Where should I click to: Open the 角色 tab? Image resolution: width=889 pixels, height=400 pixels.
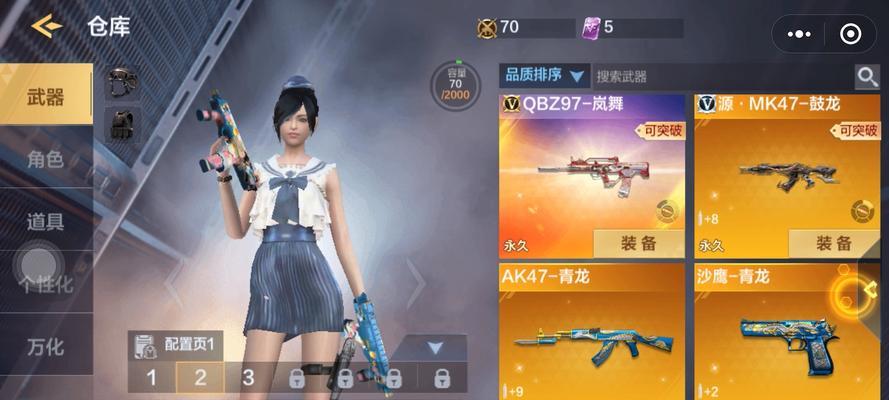point(46,158)
